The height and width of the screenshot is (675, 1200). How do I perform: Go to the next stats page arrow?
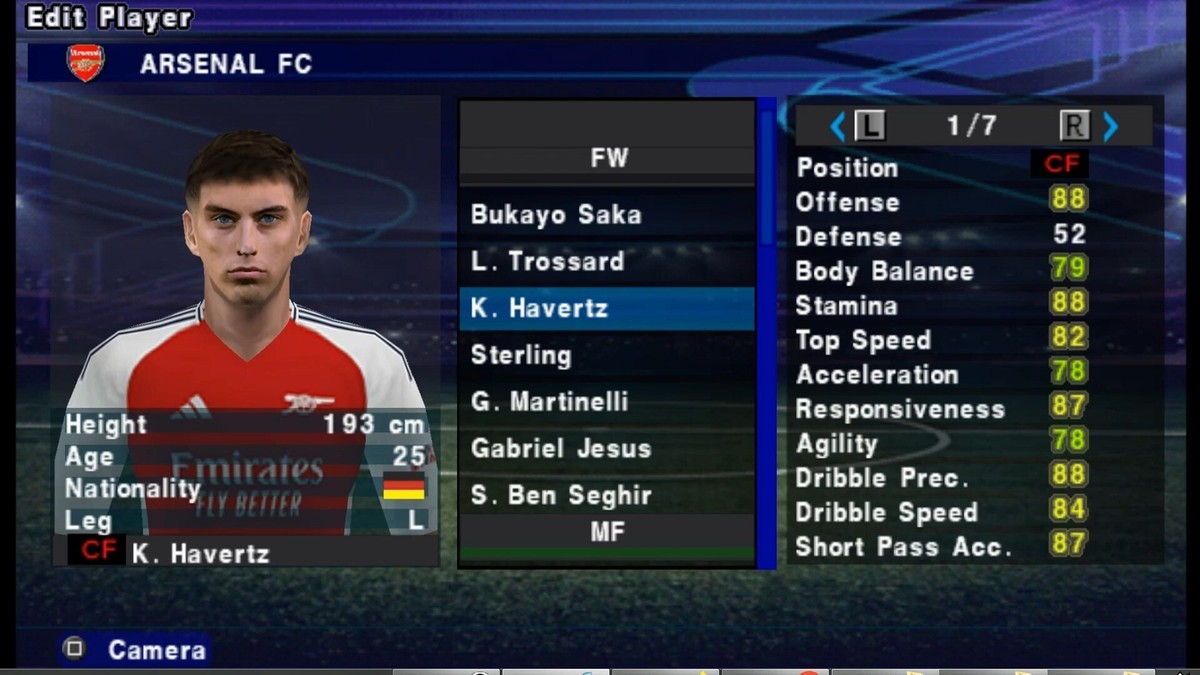pyautogui.click(x=1110, y=126)
